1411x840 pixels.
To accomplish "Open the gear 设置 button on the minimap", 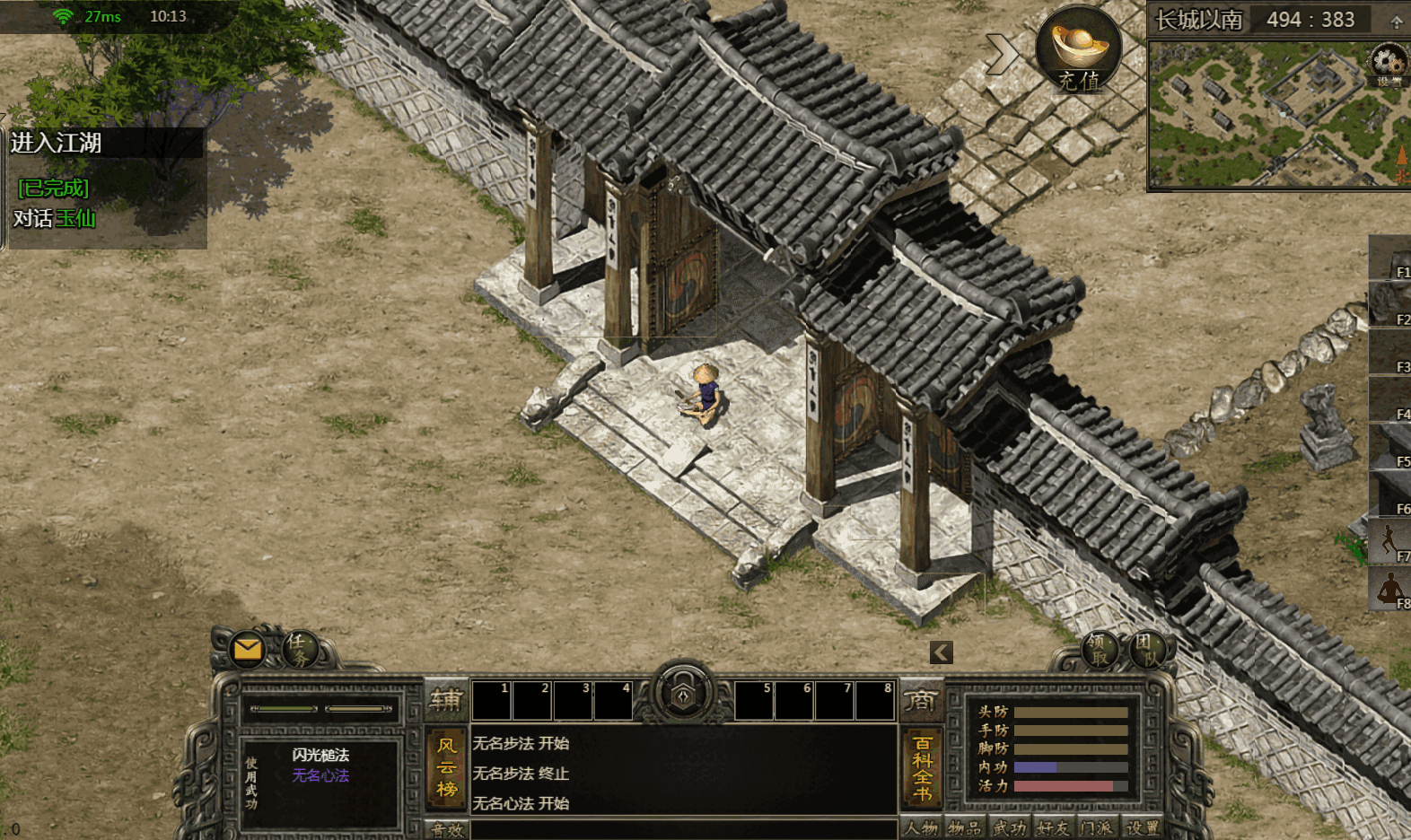I will click(x=1388, y=63).
